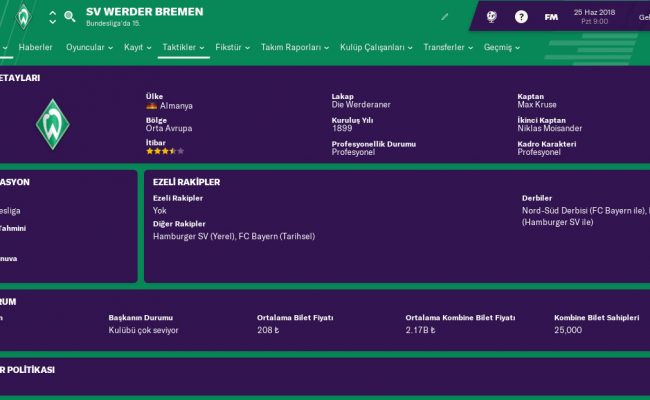Open vice-captain Niklas Moisander's profile
Screen dimensions: 650x400
point(551,129)
